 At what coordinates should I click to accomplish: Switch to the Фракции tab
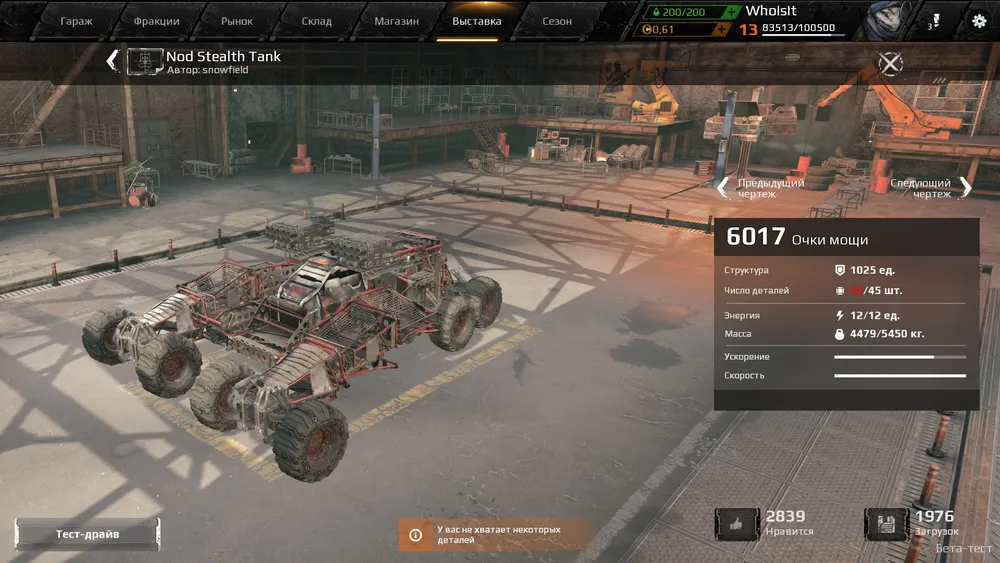point(157,21)
